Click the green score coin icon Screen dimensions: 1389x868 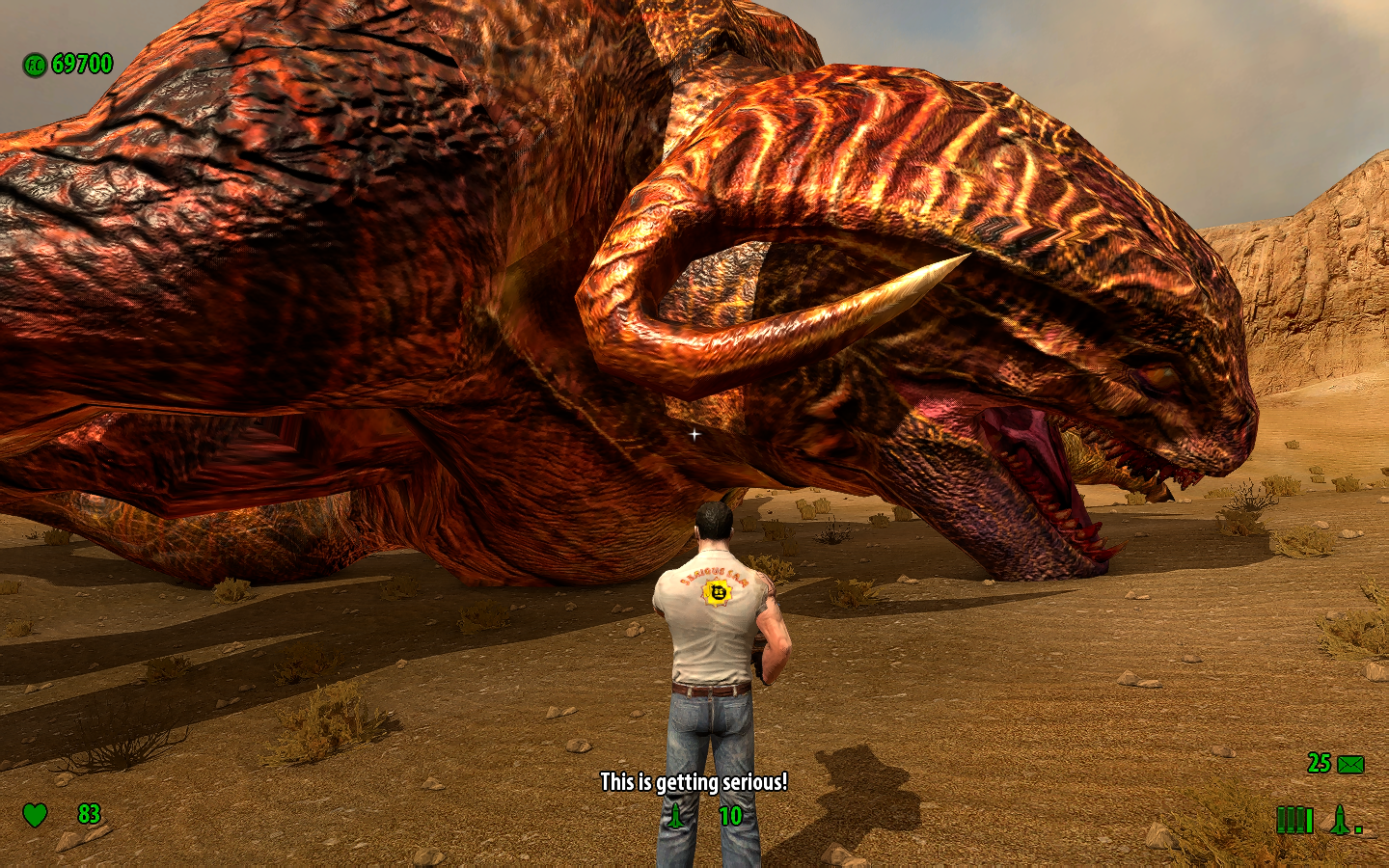click(x=35, y=66)
